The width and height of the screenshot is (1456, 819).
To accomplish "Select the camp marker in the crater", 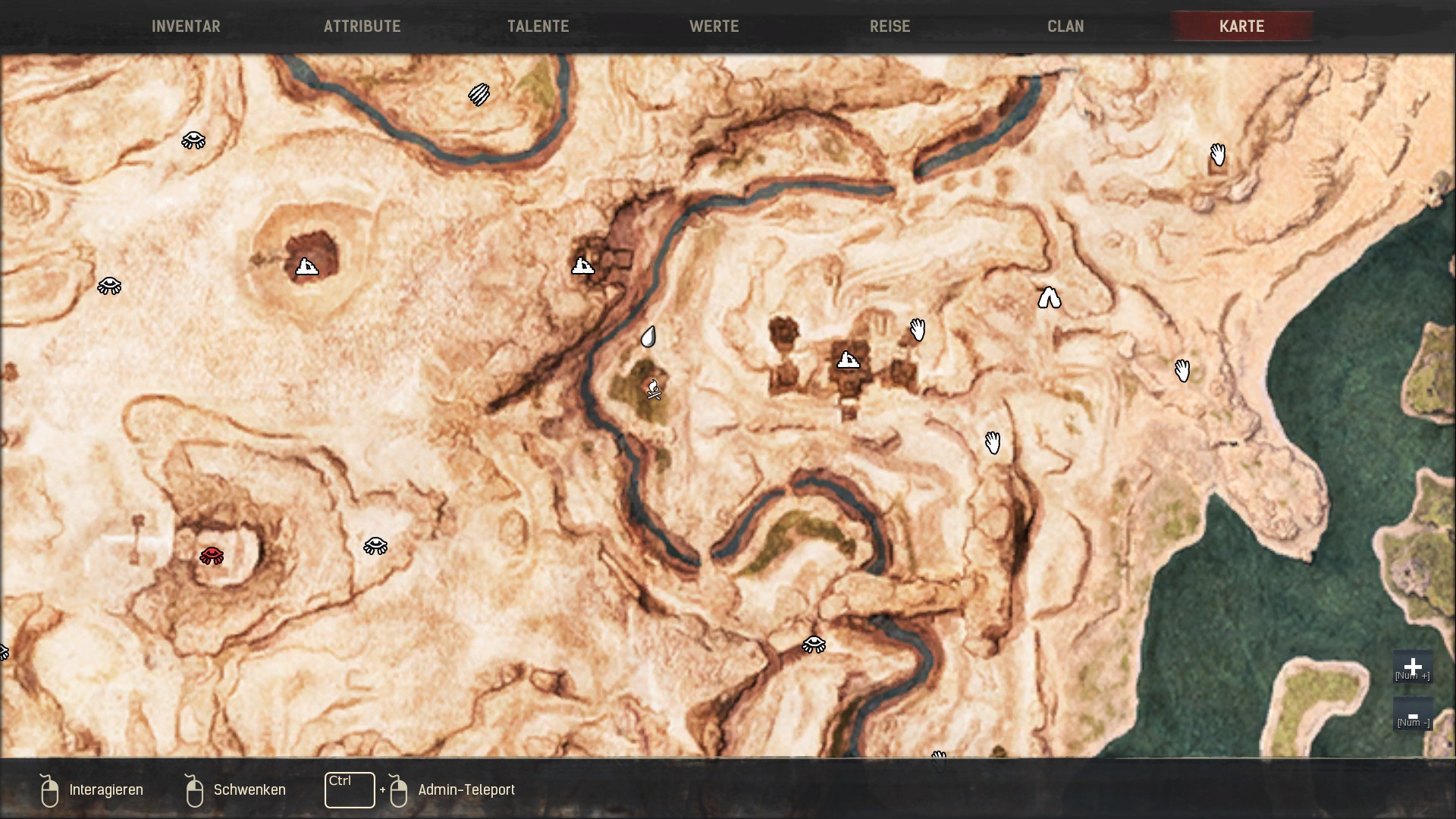I will pos(306,266).
